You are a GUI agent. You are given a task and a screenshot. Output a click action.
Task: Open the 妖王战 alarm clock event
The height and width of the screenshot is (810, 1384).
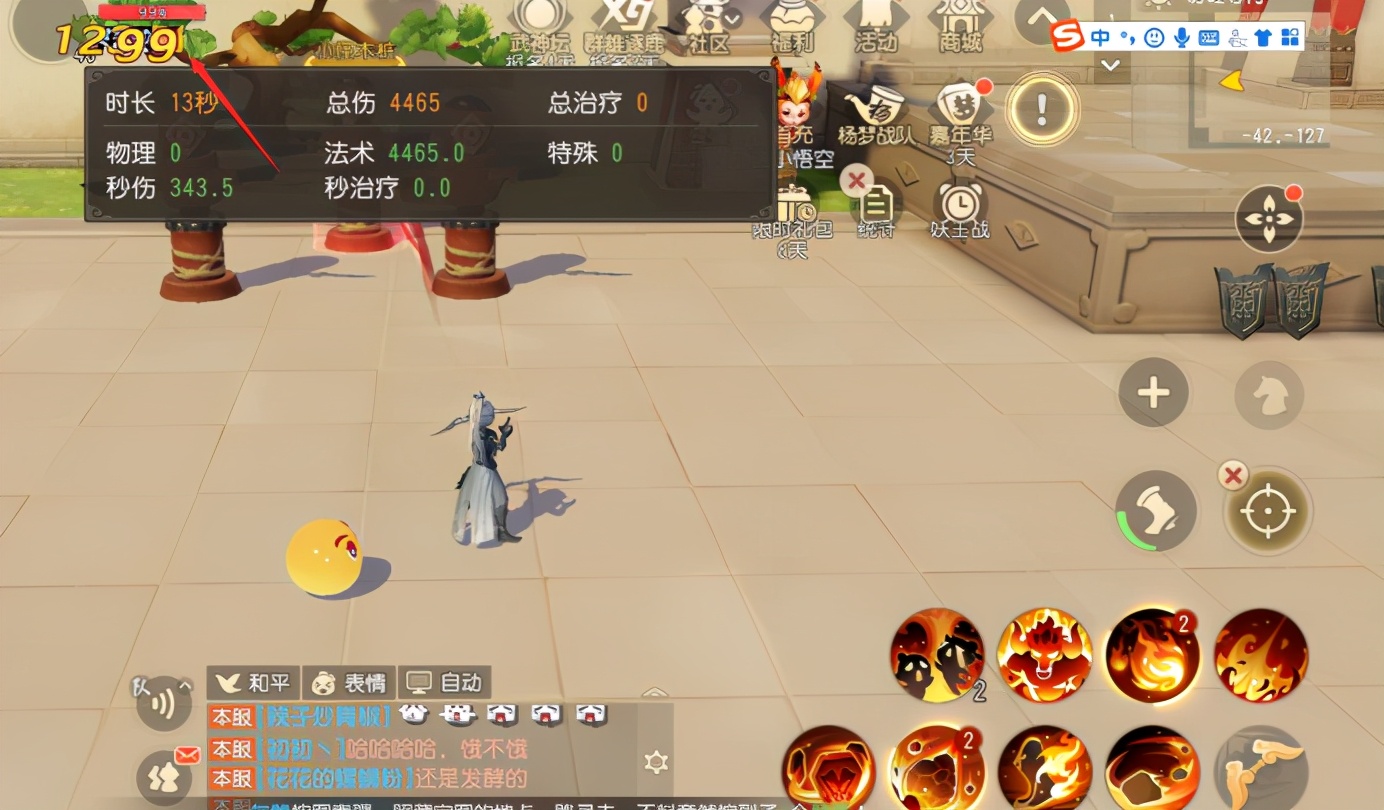tap(960, 207)
